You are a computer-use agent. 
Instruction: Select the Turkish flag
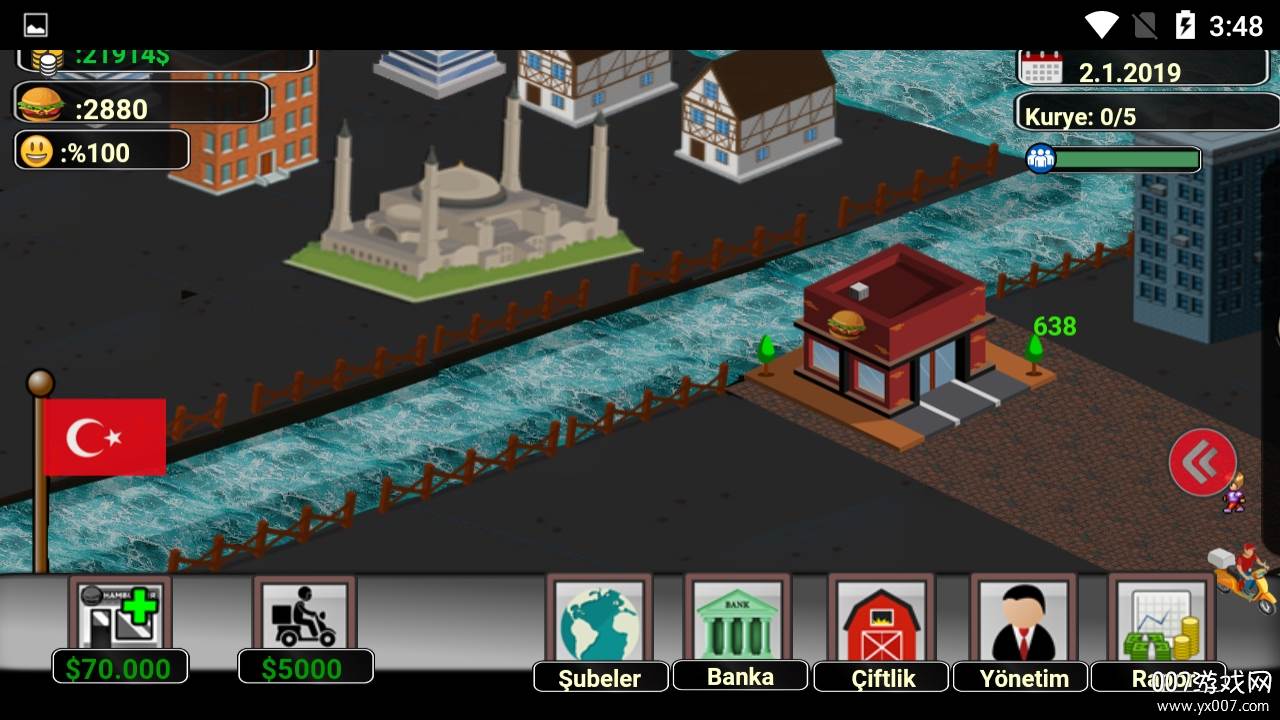click(x=105, y=437)
